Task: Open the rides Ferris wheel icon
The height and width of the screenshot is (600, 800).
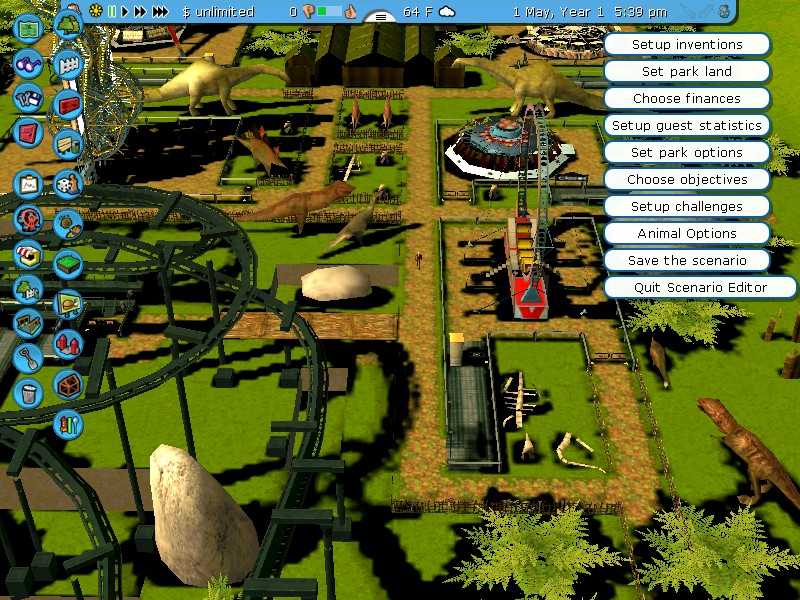Action: 28,219
